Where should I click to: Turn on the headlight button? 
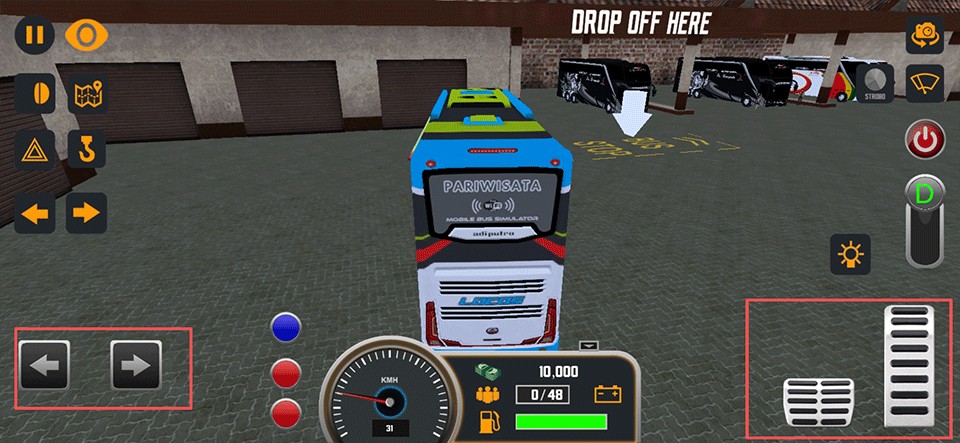[x=35, y=94]
